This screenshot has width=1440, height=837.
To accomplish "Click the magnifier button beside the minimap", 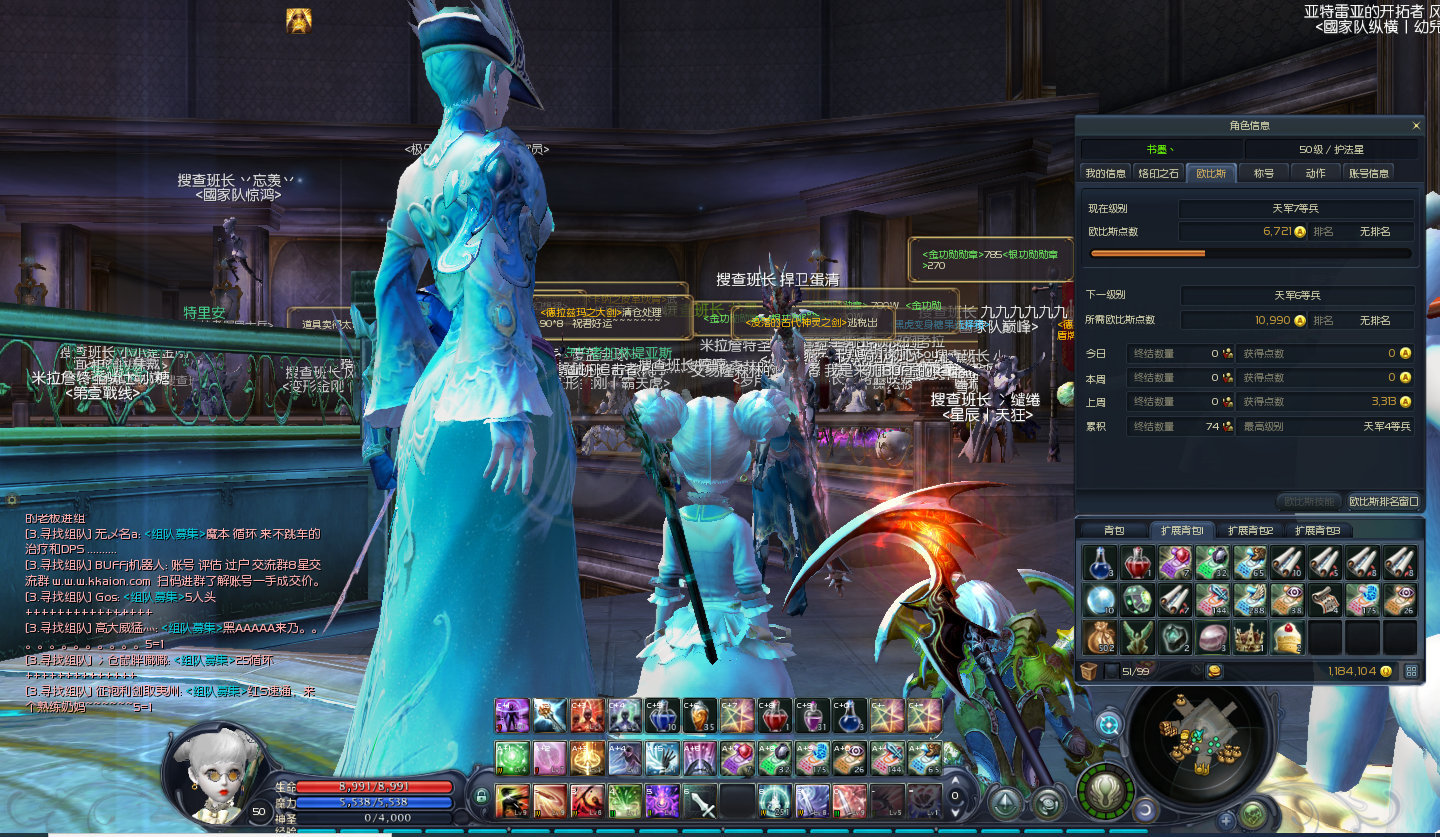I will click(1107, 723).
